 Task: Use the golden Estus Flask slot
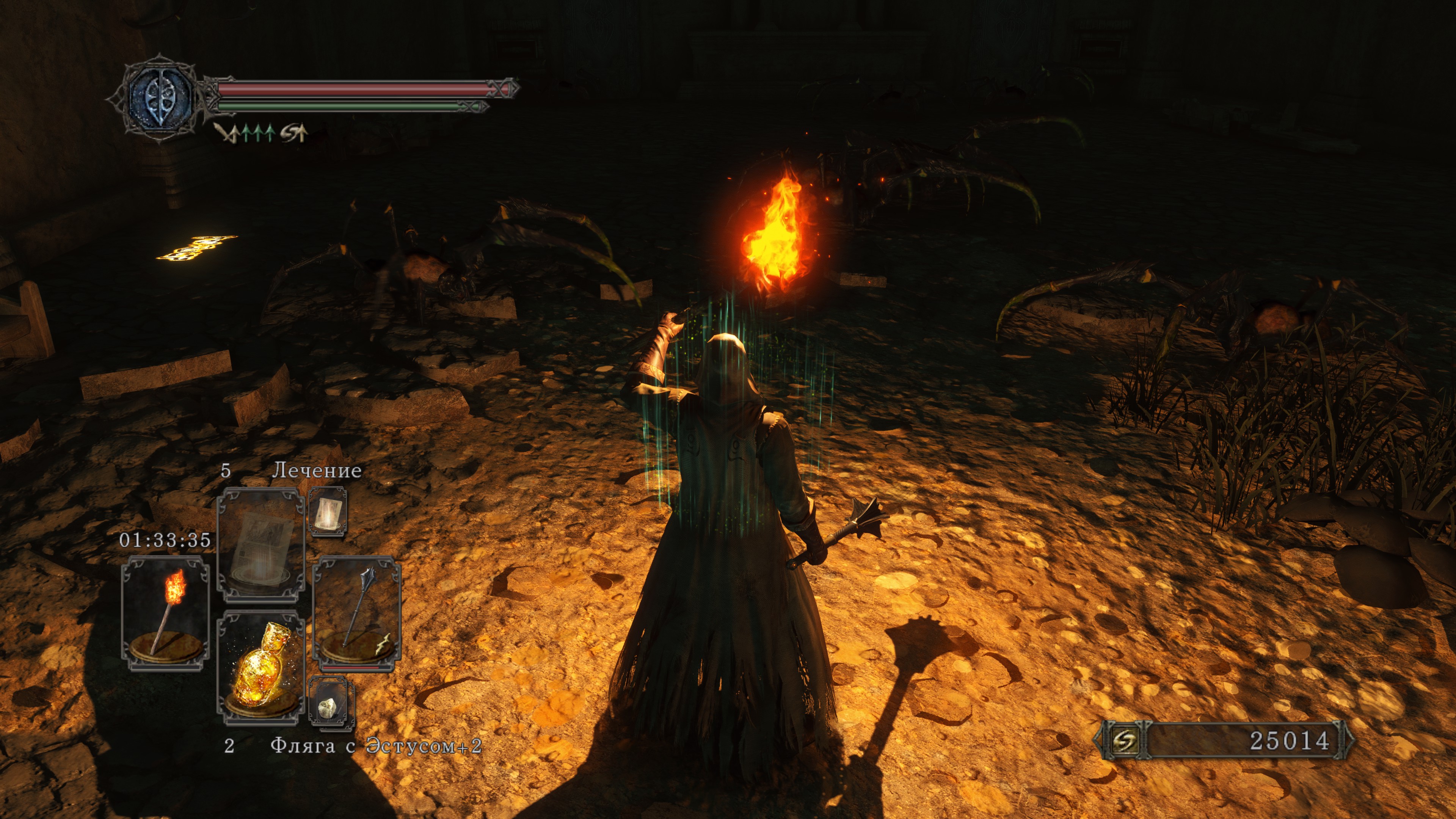pos(261,667)
